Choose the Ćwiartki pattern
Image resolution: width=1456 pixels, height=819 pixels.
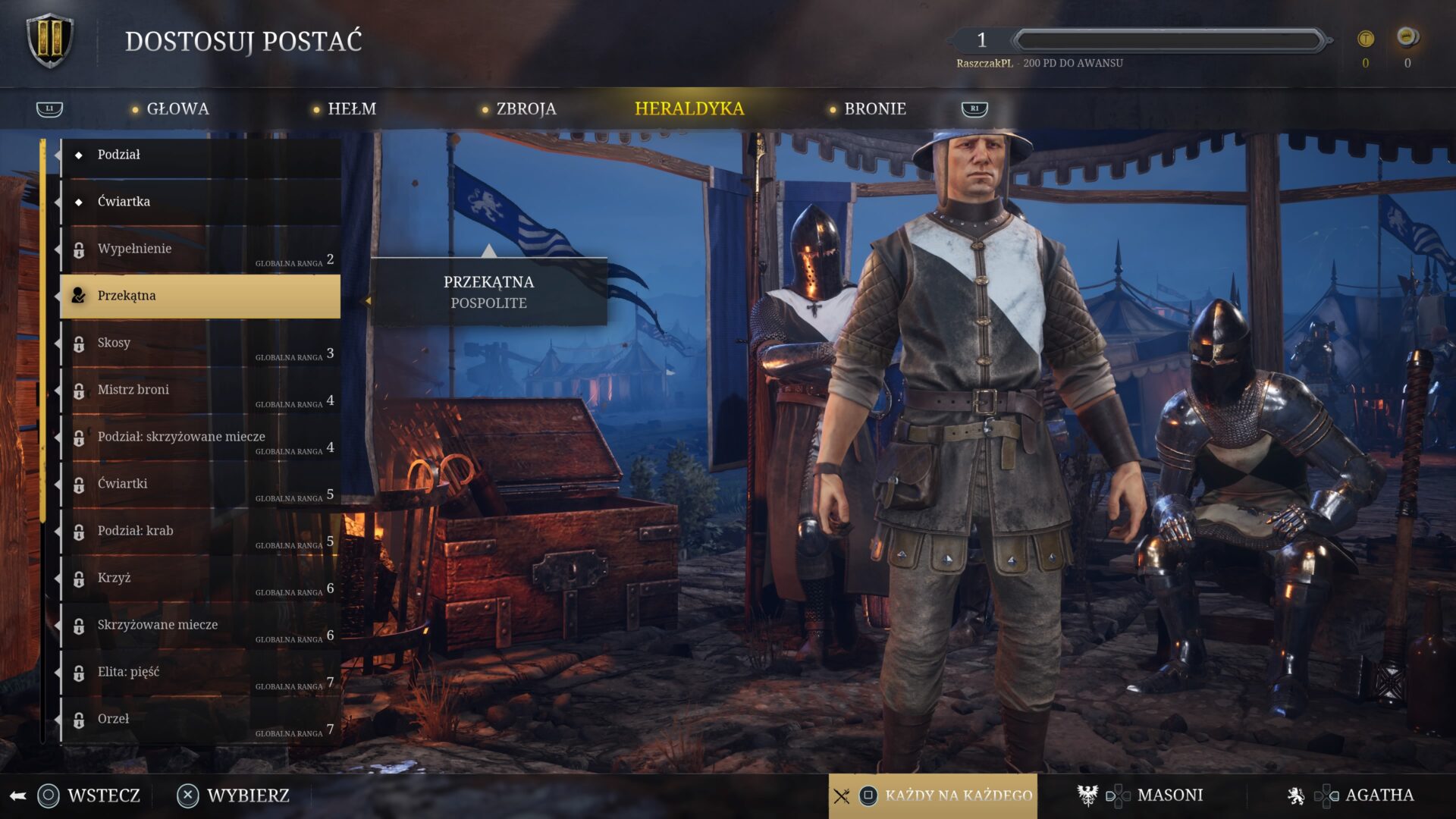pyautogui.click(x=199, y=484)
